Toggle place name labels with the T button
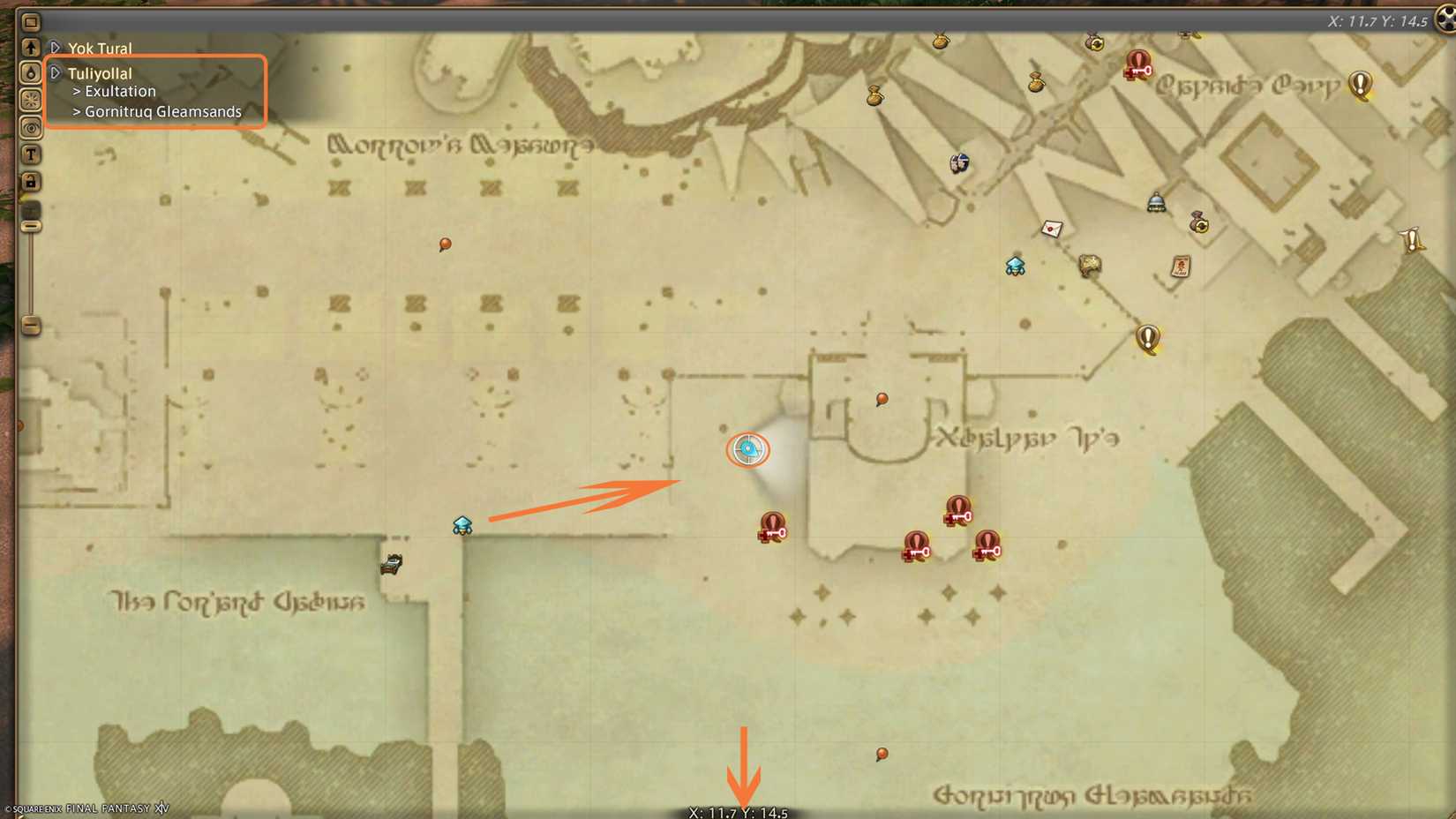Viewport: 1456px width, 819px height. pyautogui.click(x=31, y=154)
